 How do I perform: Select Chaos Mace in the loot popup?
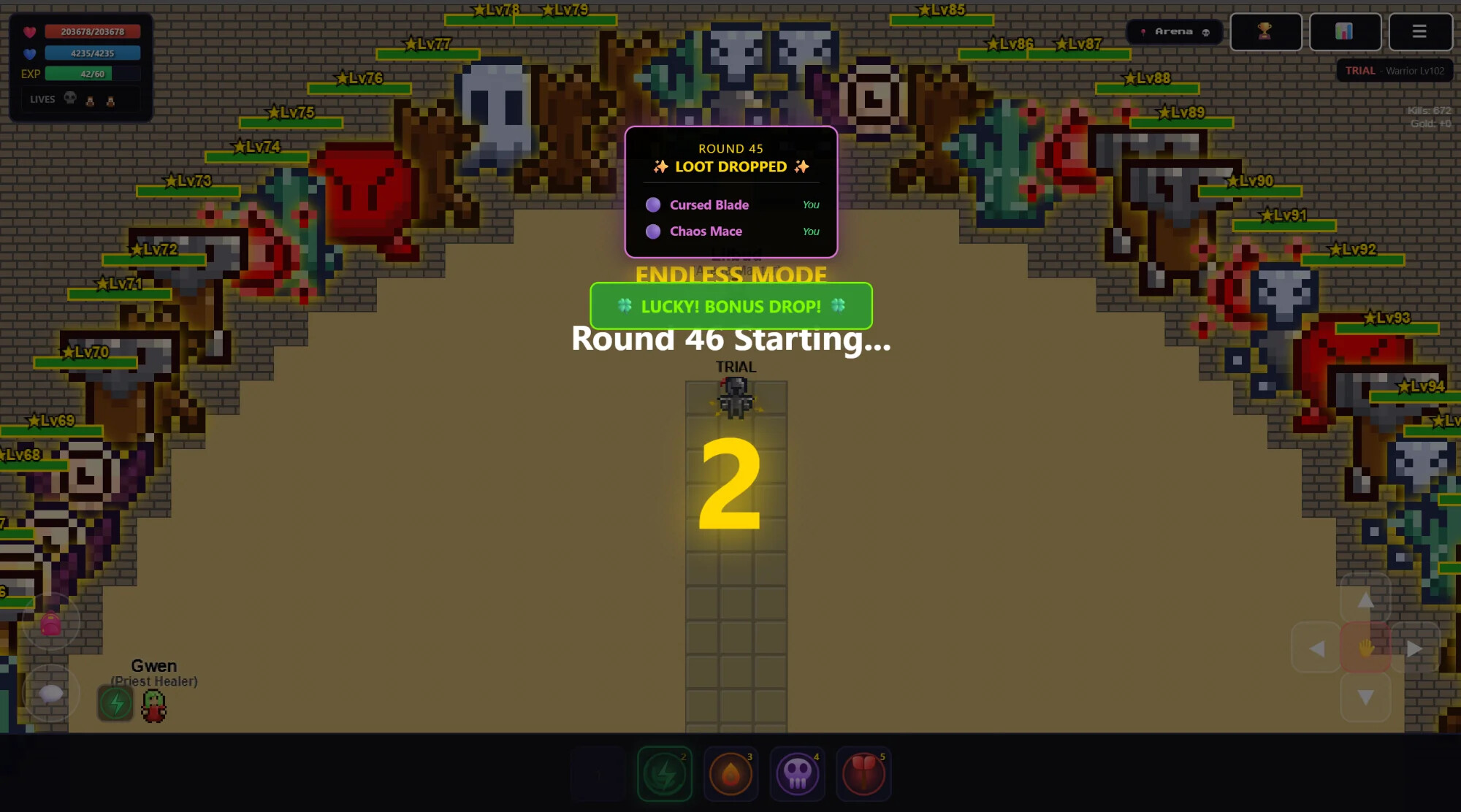pos(706,231)
